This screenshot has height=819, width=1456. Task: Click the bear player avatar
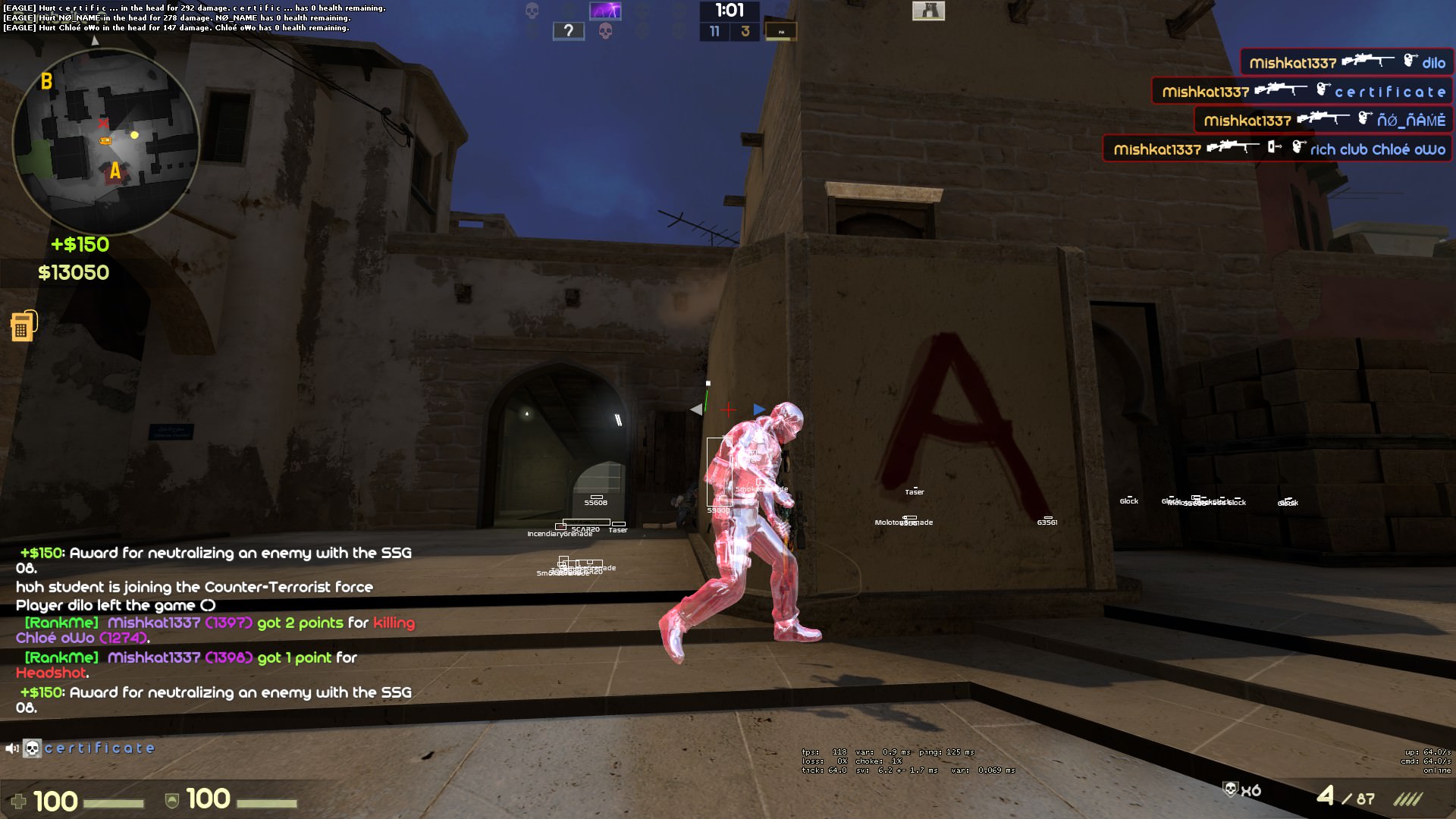coord(928,11)
